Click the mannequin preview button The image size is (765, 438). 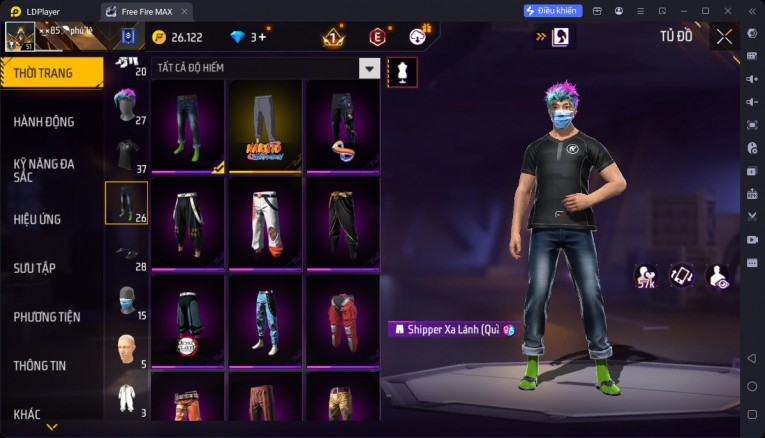click(402, 71)
